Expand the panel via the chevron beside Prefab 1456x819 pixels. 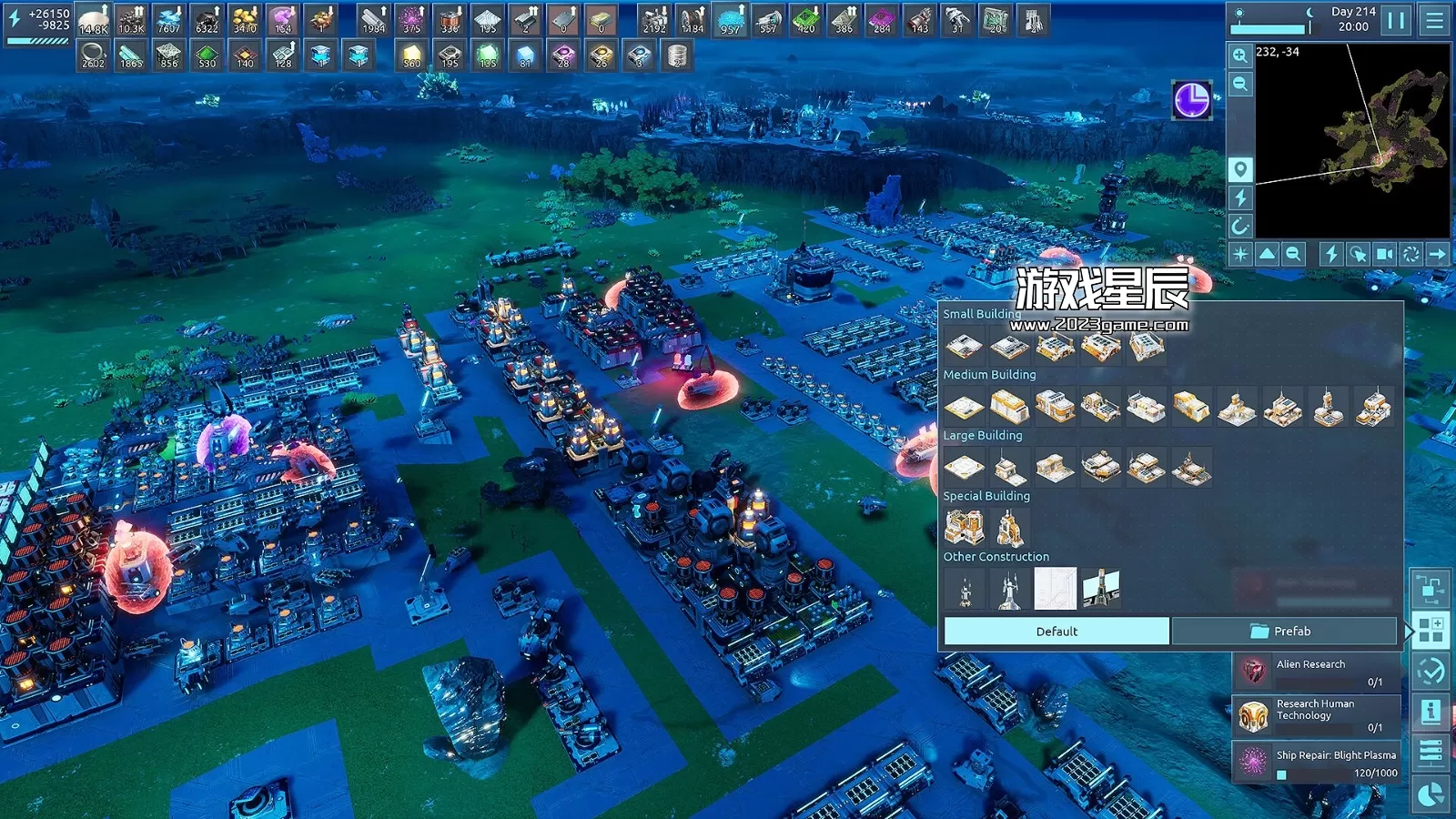click(x=1410, y=630)
